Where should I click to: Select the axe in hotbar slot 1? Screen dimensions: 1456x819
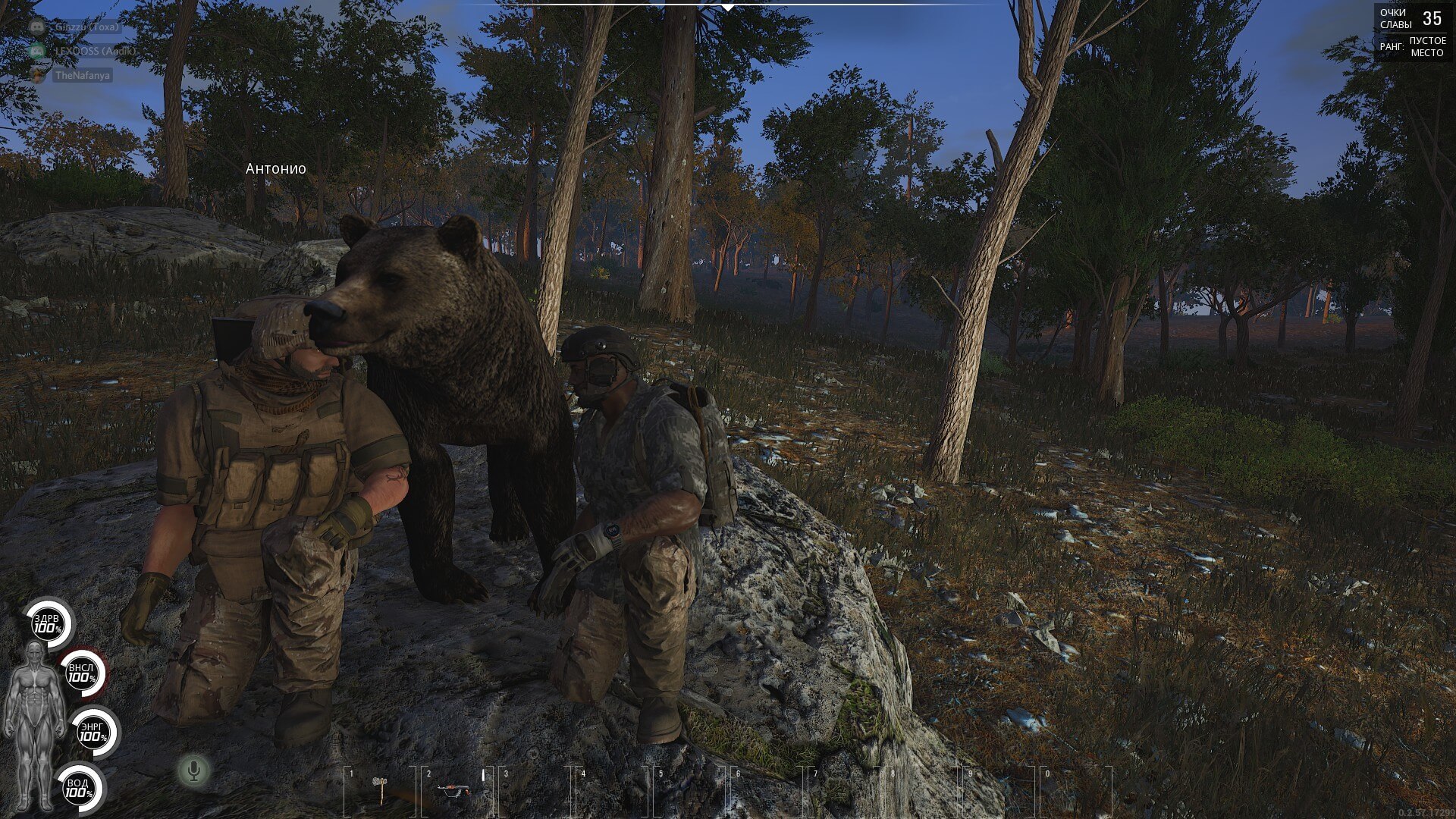point(379,789)
